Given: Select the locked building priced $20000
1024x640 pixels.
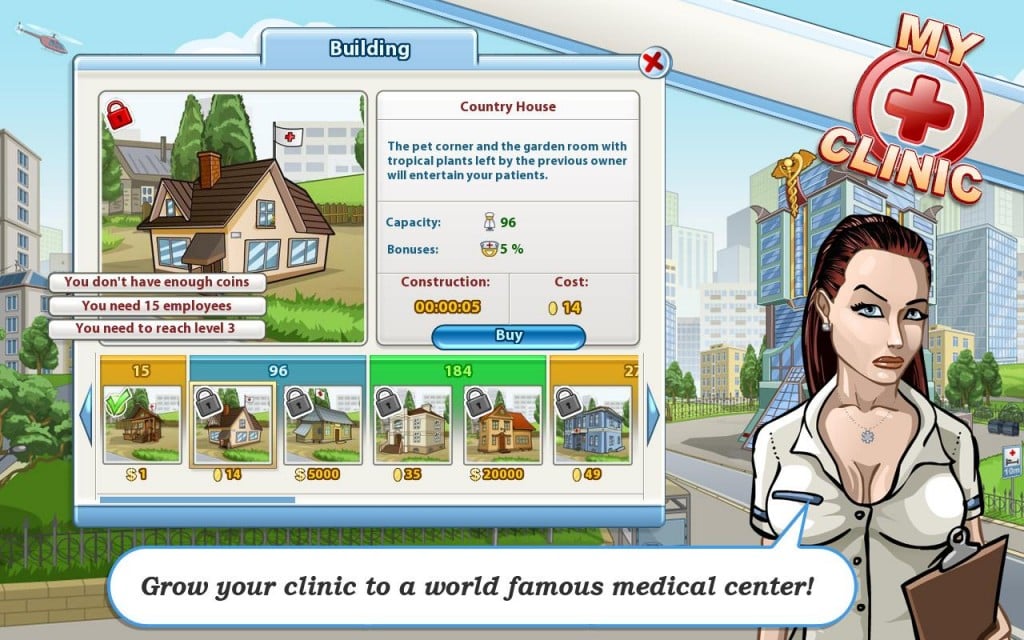Looking at the screenshot, I should click(503, 424).
